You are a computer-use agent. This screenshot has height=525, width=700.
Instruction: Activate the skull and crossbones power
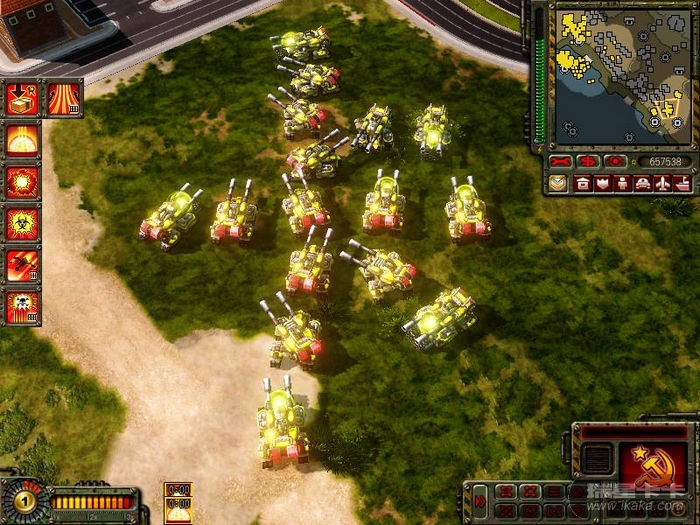point(22,304)
